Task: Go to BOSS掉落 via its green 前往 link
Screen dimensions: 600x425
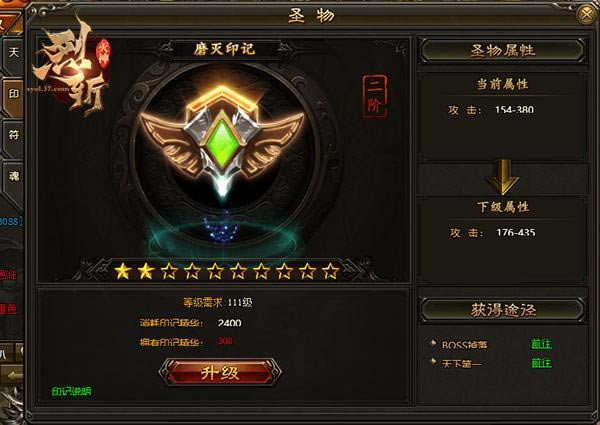Action: (x=541, y=345)
